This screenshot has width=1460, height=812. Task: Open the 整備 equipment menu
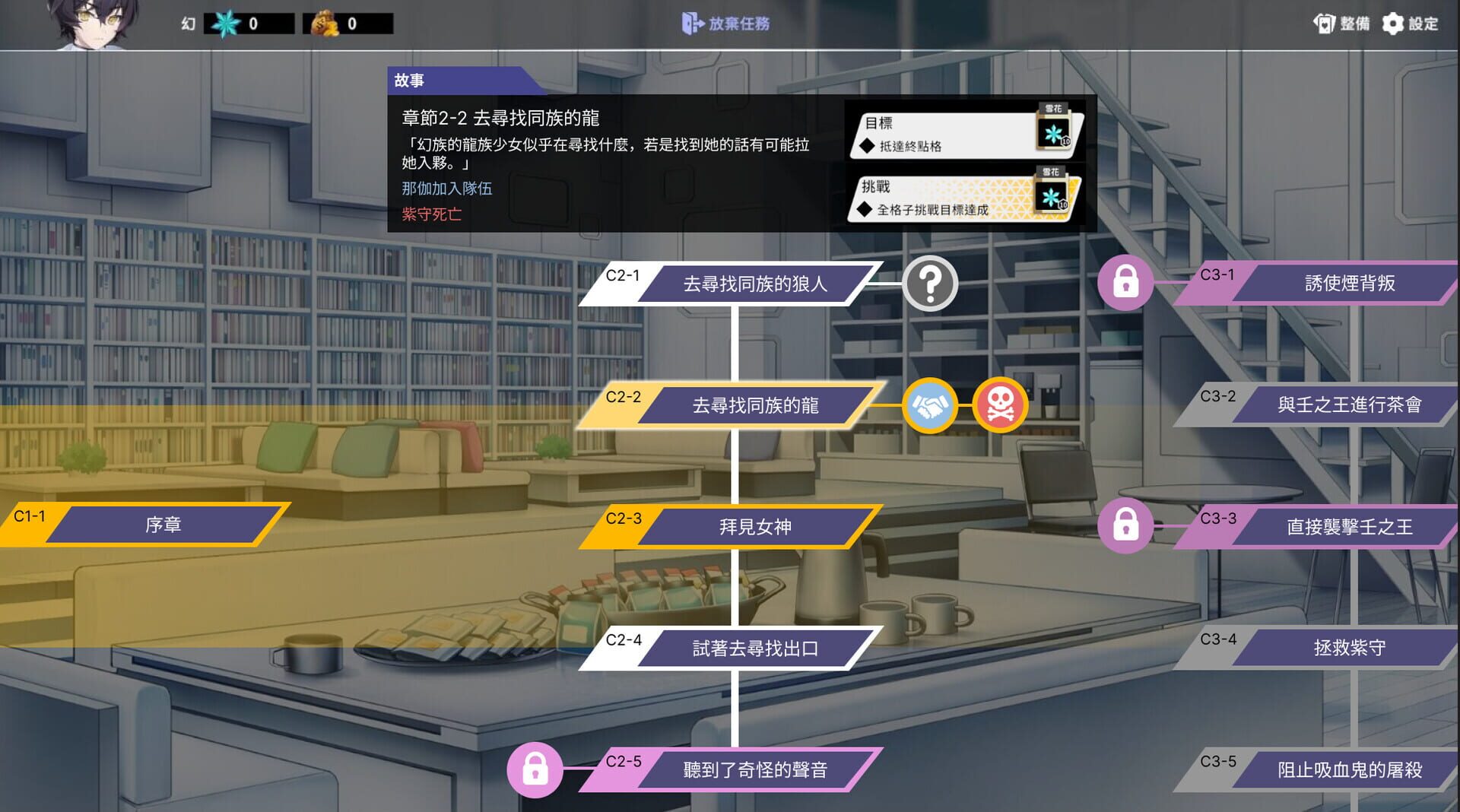point(1343,24)
